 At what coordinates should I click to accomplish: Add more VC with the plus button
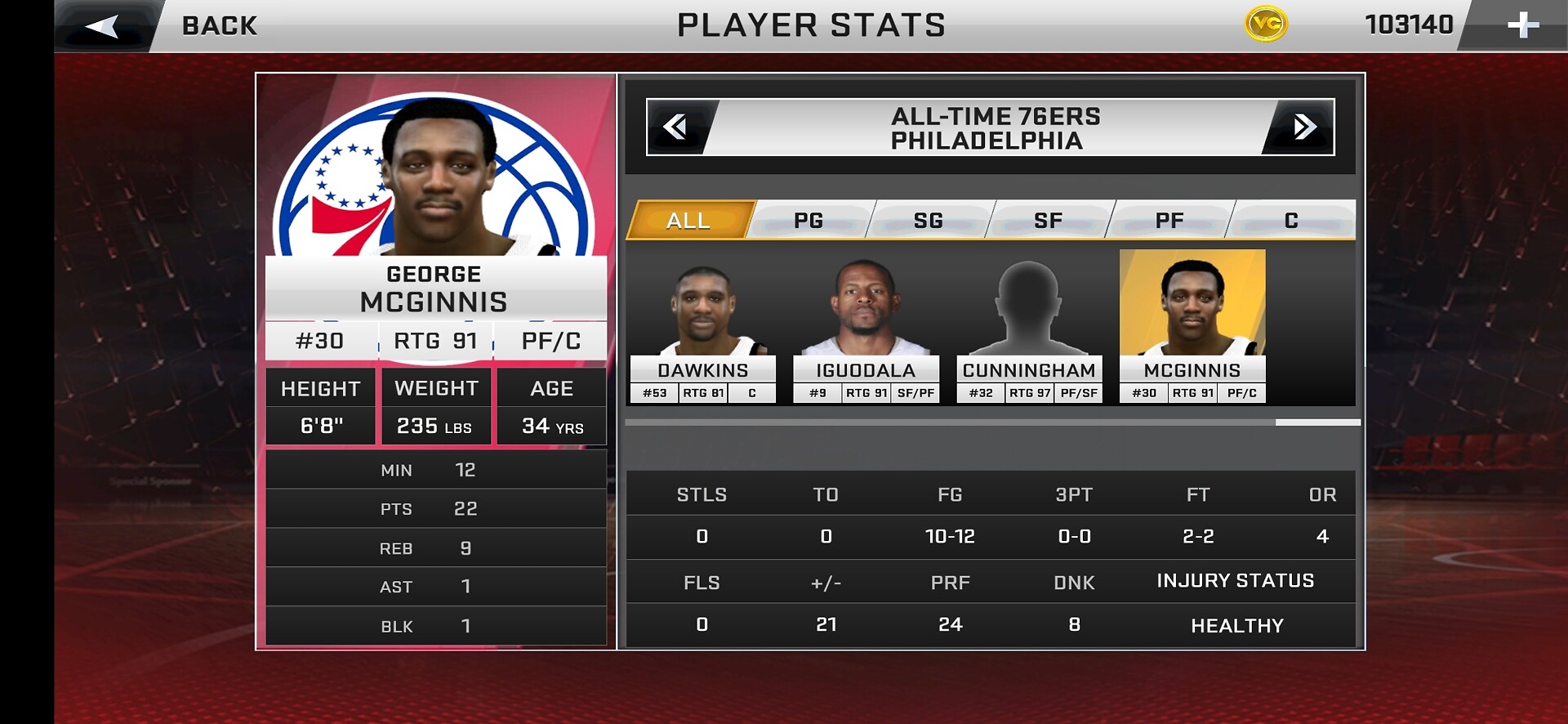pyautogui.click(x=1522, y=25)
